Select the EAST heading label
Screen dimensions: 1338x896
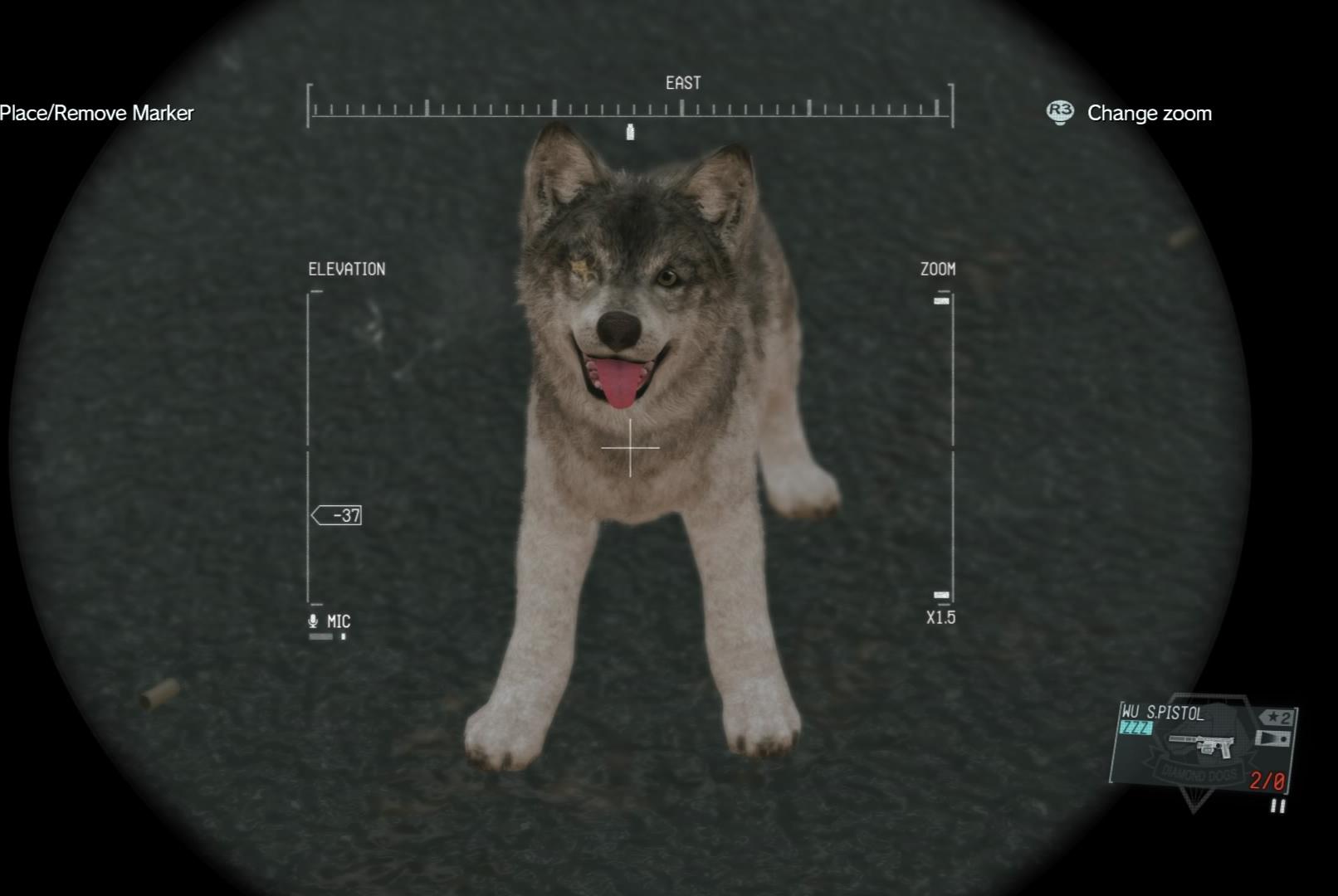pos(681,82)
